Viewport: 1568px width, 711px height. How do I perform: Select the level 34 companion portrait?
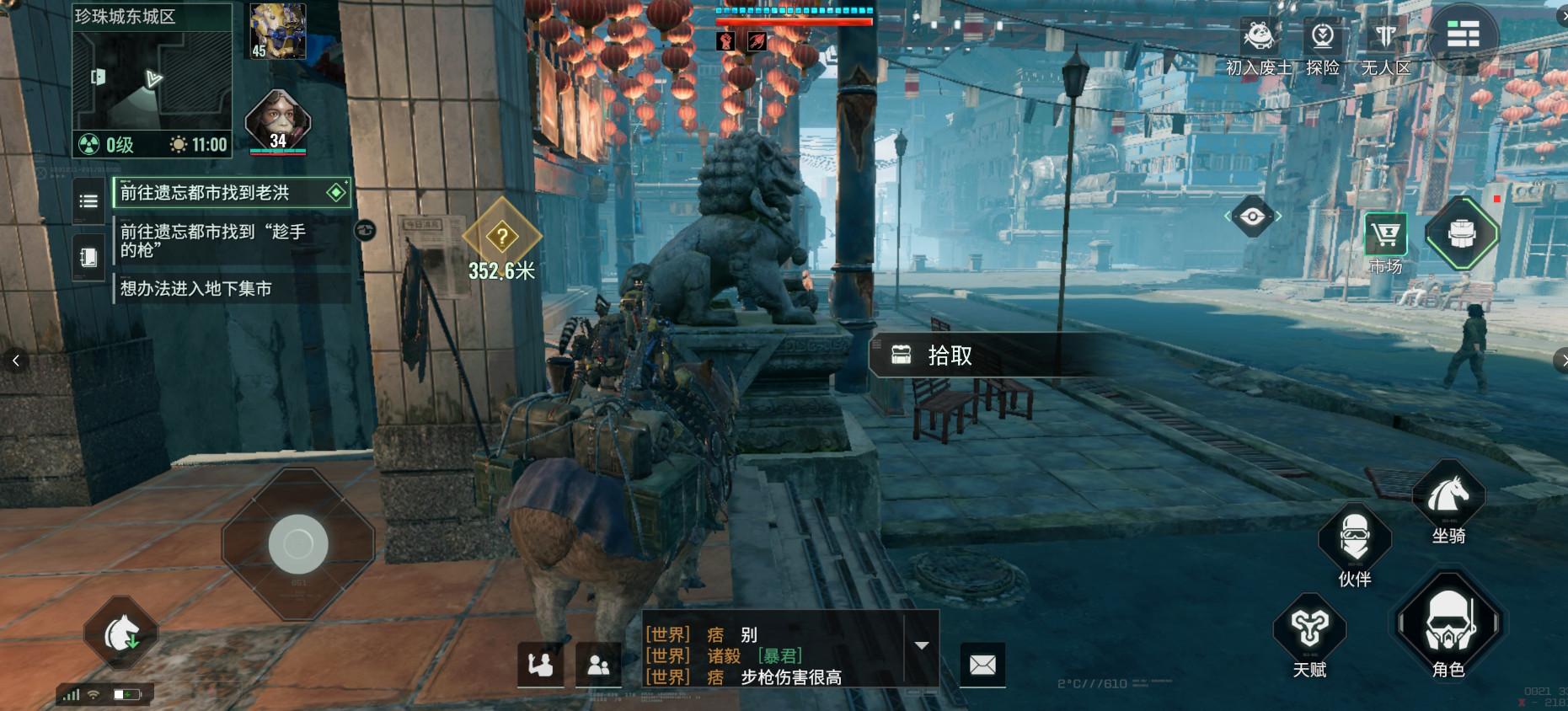point(278,122)
